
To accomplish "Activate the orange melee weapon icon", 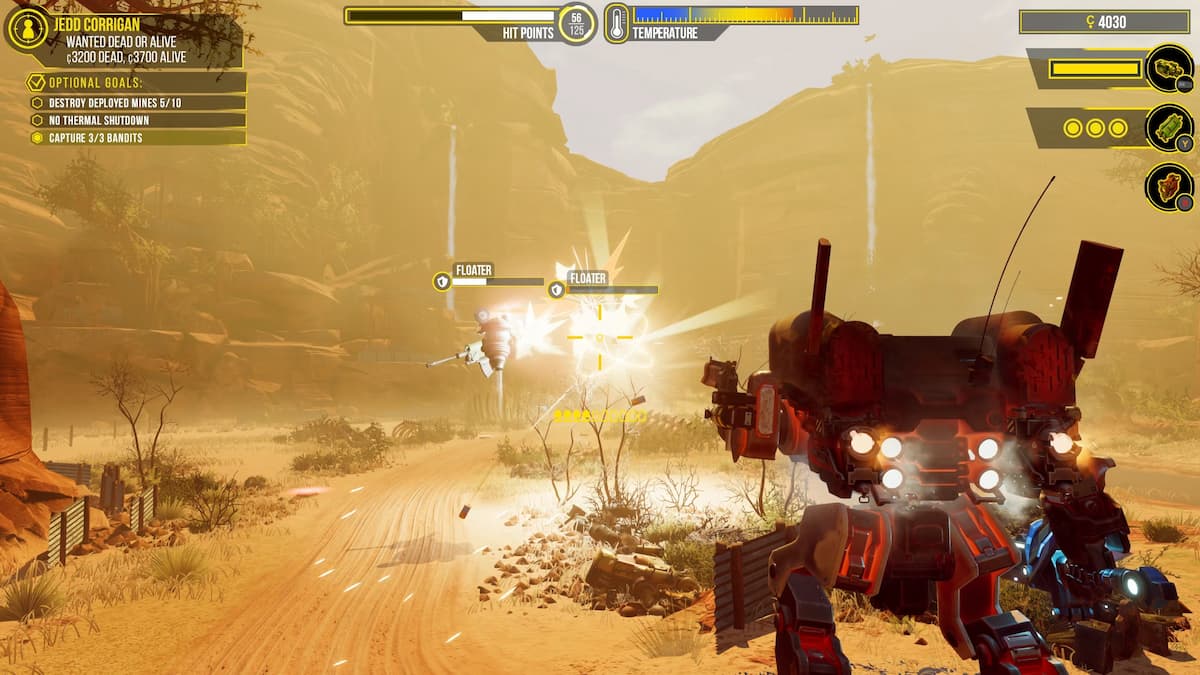I will coord(1168,187).
